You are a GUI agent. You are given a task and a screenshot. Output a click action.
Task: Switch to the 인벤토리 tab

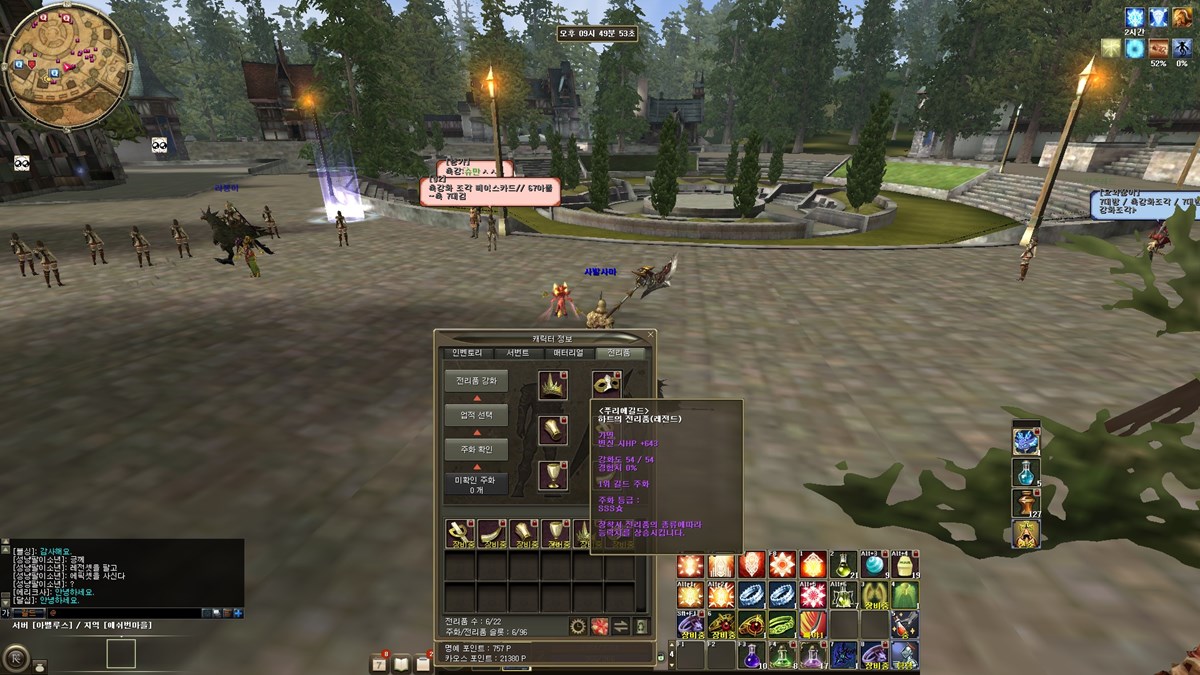(467, 353)
